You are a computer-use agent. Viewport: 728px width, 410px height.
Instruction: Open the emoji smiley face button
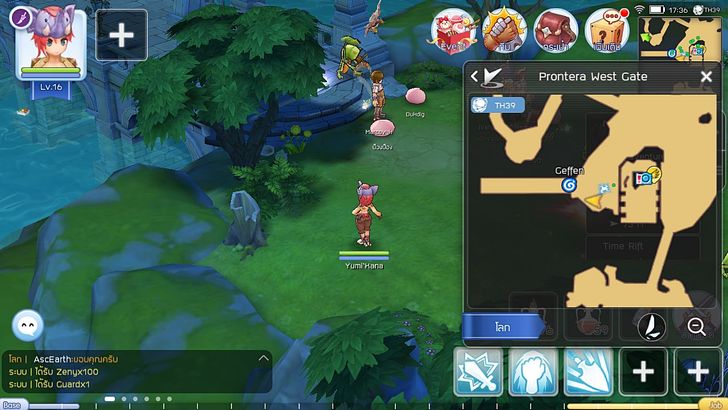tap(27, 325)
